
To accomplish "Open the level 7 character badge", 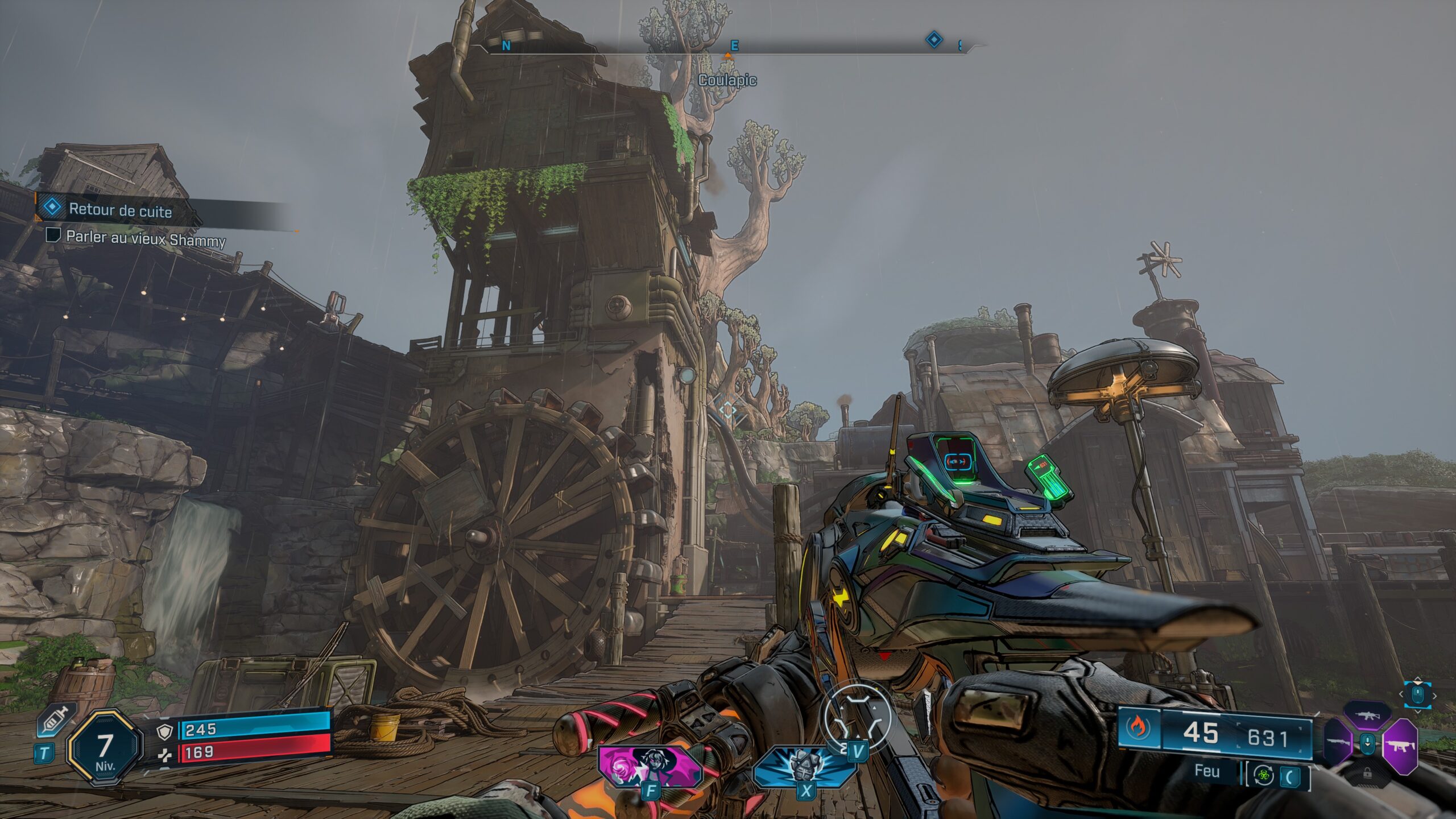I will click(x=104, y=748).
